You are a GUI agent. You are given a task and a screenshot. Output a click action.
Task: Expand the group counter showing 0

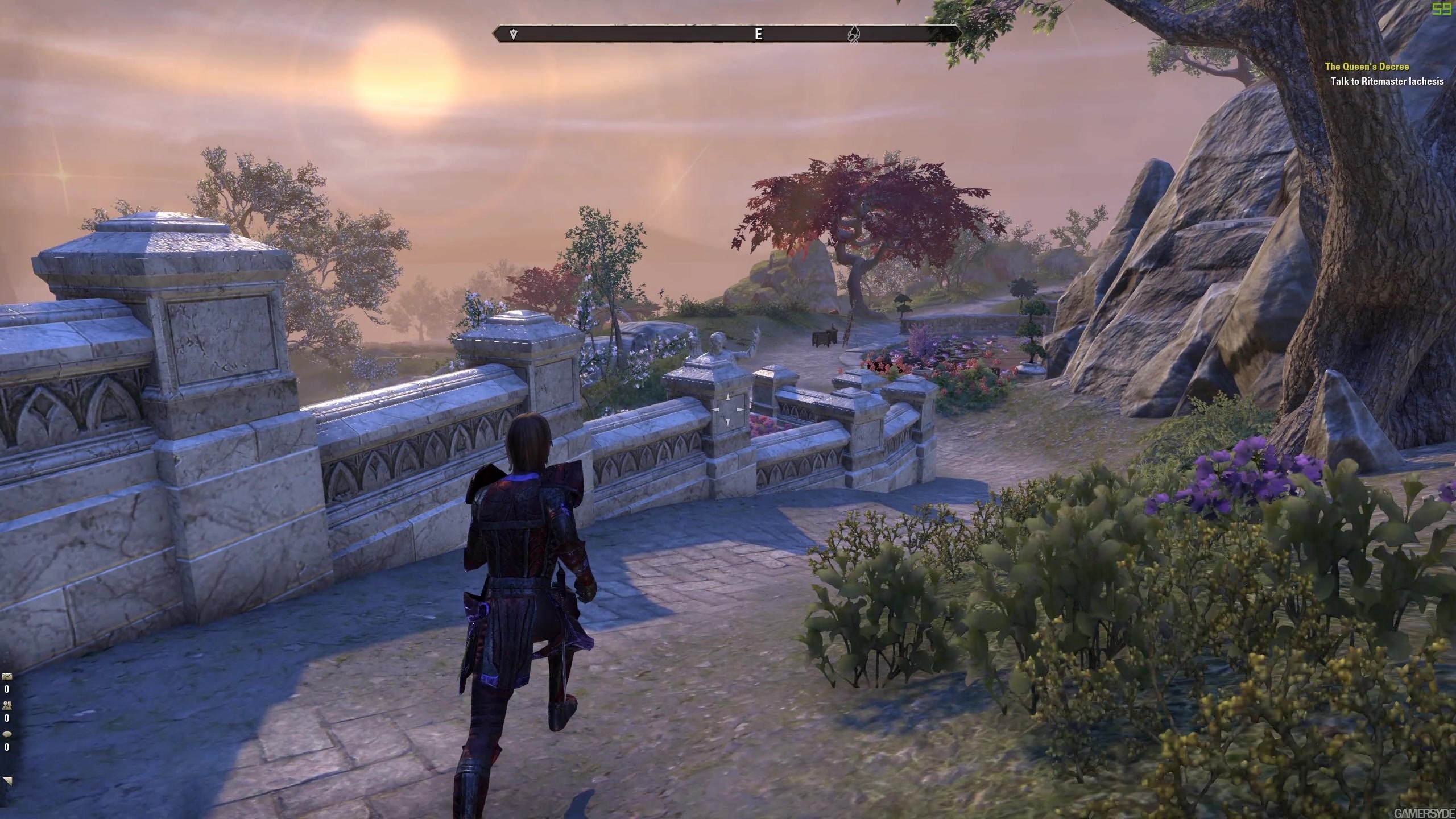coord(7,718)
